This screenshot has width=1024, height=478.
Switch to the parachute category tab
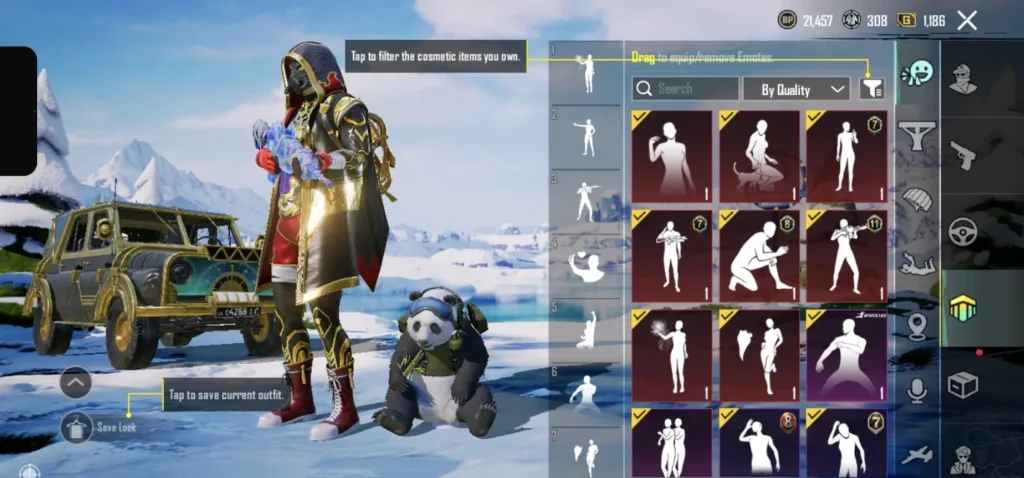pos(916,198)
